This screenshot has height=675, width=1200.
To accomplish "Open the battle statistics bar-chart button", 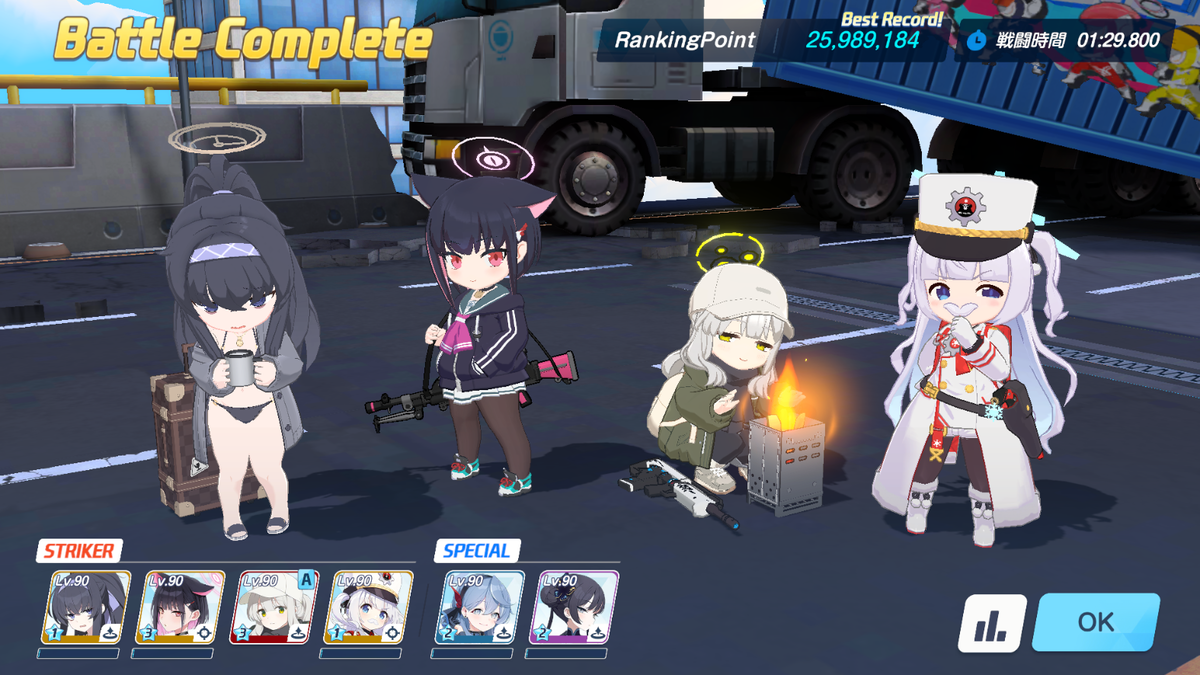I will coord(992,623).
